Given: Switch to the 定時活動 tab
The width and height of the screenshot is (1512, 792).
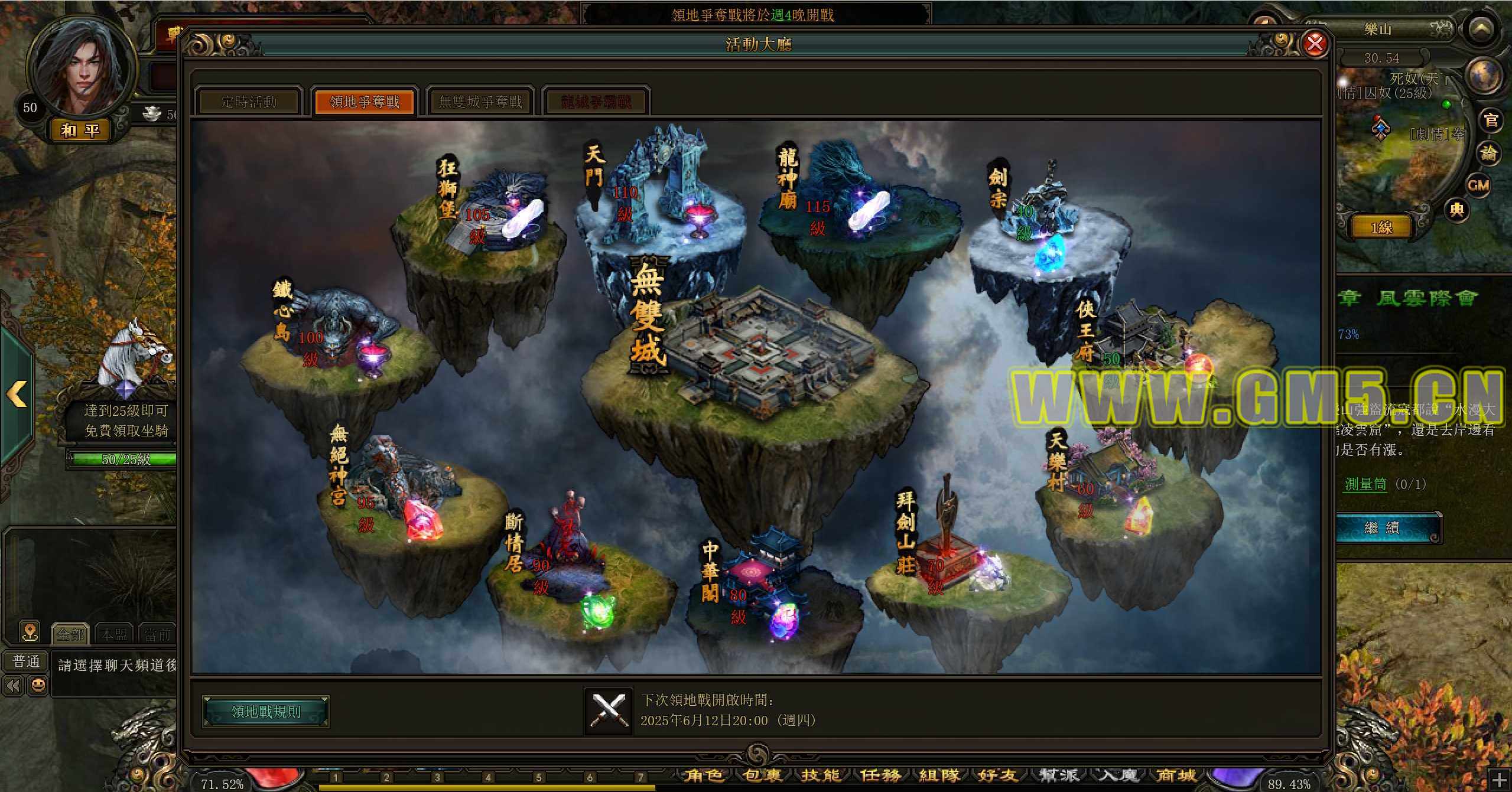Looking at the screenshot, I should (249, 102).
